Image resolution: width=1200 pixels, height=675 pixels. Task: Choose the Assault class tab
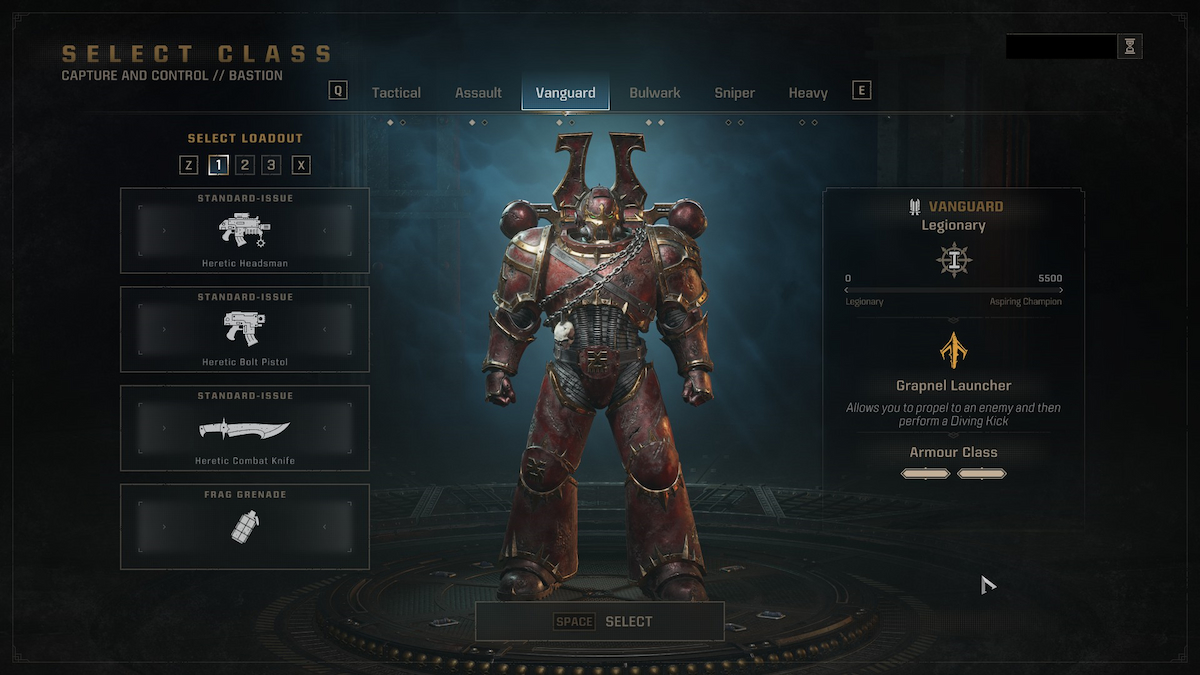point(478,93)
